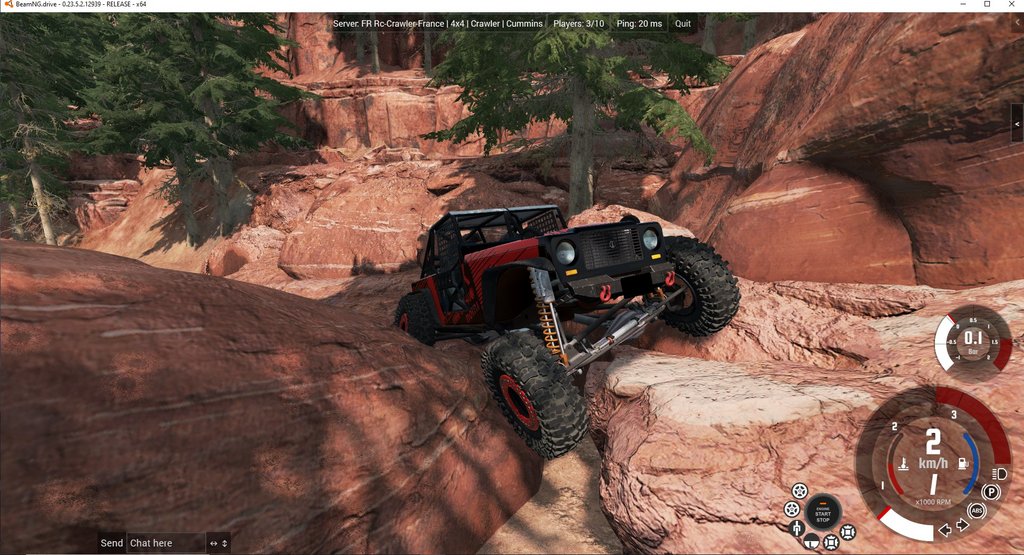Minimize the BeamNG.drive window
The image size is (1024, 555).
click(x=961, y=5)
